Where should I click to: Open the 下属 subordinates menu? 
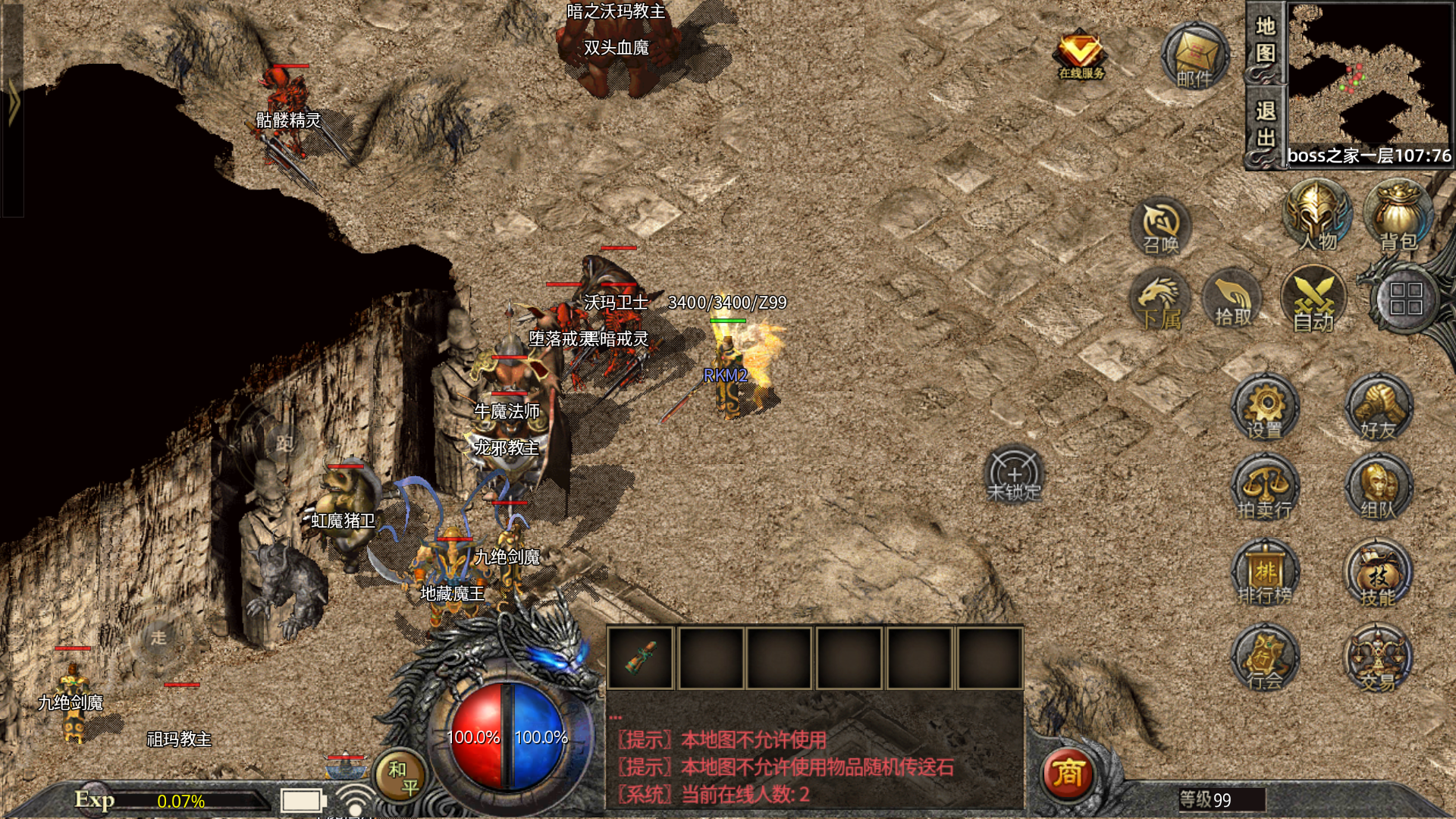1159,300
